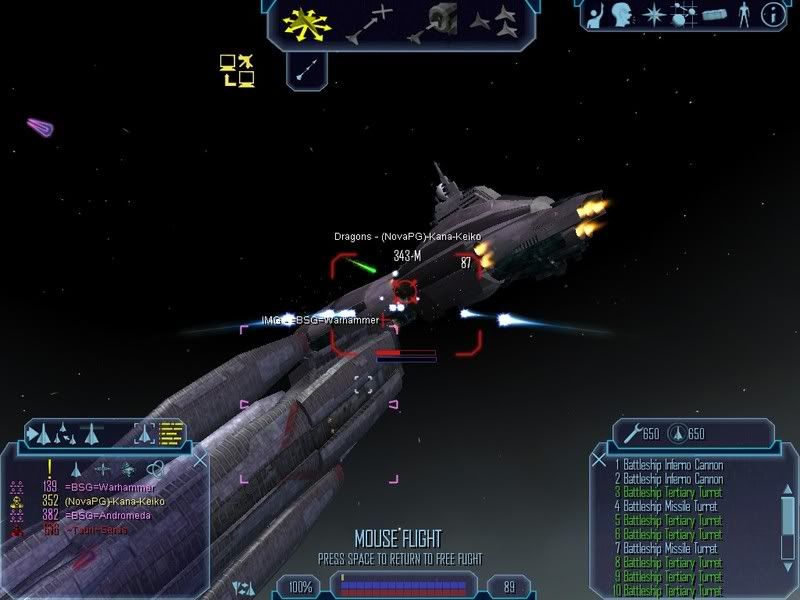Viewport: 800px width, 600px height.
Task: Open the talking head chat icon
Action: click(621, 15)
